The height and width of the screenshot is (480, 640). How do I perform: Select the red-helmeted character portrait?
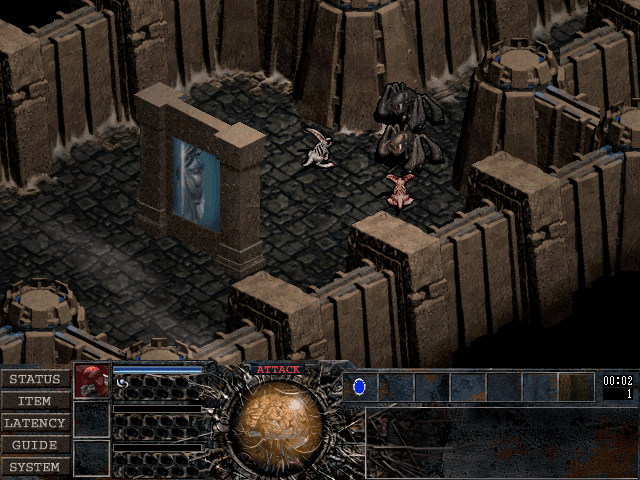tap(91, 381)
